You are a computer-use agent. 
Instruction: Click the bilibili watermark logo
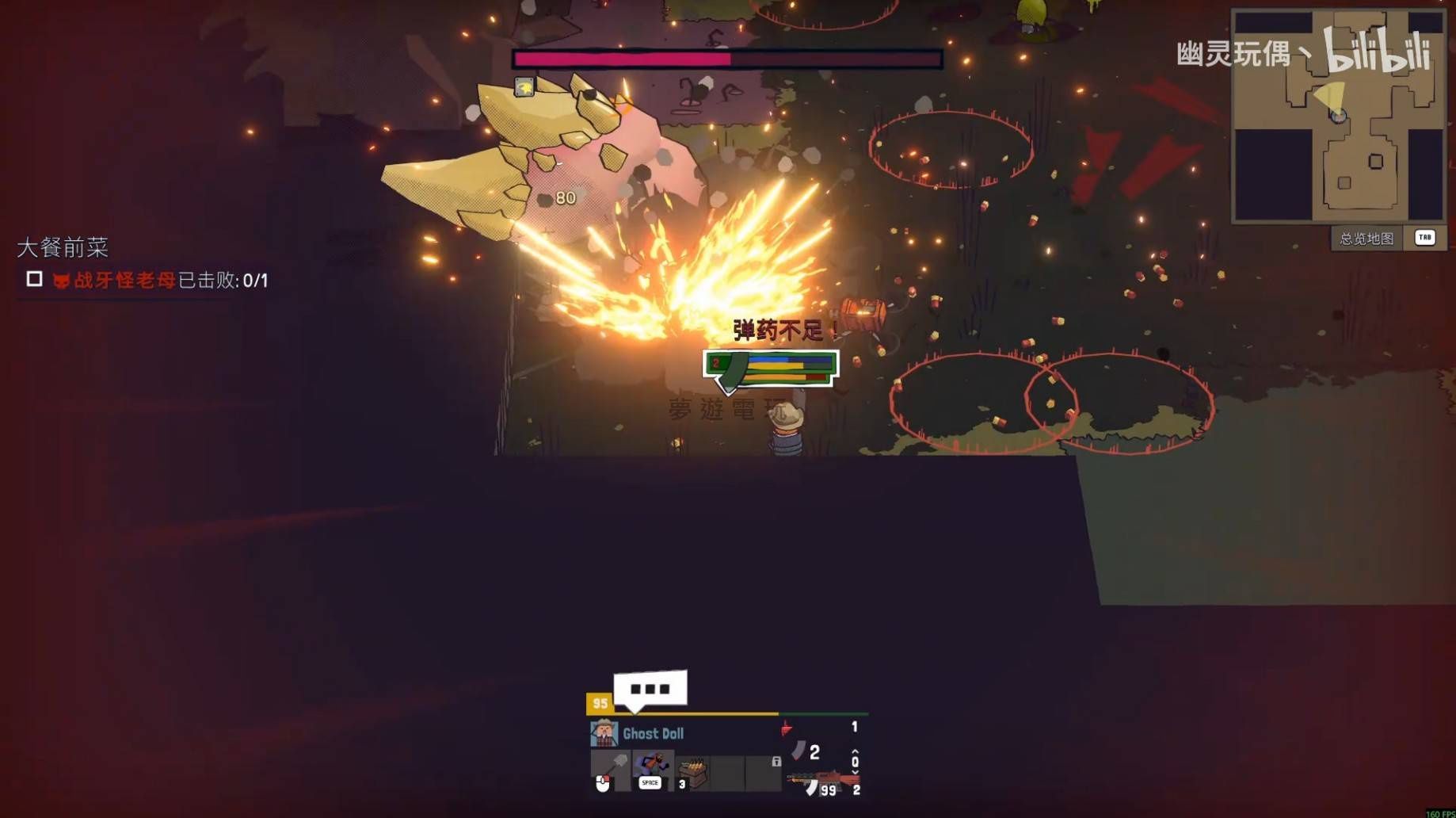click(1377, 52)
